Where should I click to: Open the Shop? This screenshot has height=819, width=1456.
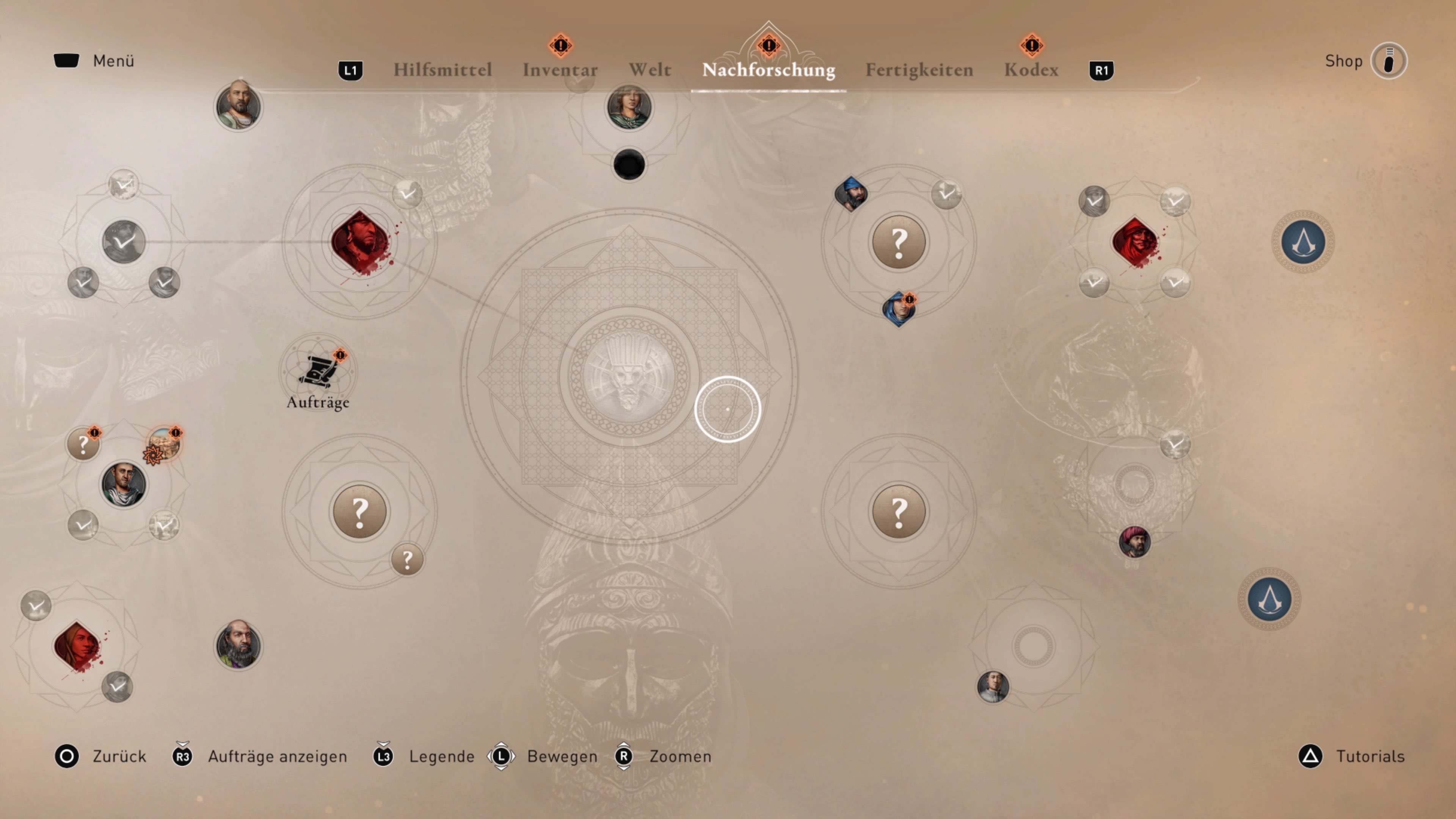(x=1388, y=61)
